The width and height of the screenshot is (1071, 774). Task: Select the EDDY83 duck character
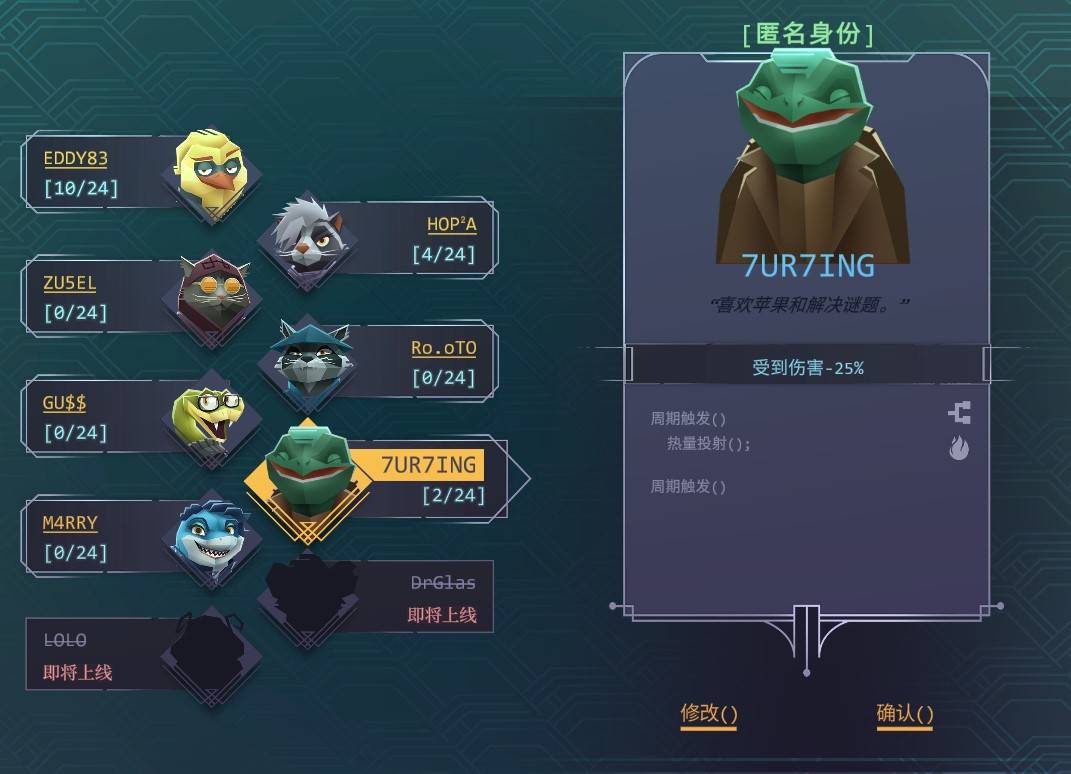pos(211,171)
